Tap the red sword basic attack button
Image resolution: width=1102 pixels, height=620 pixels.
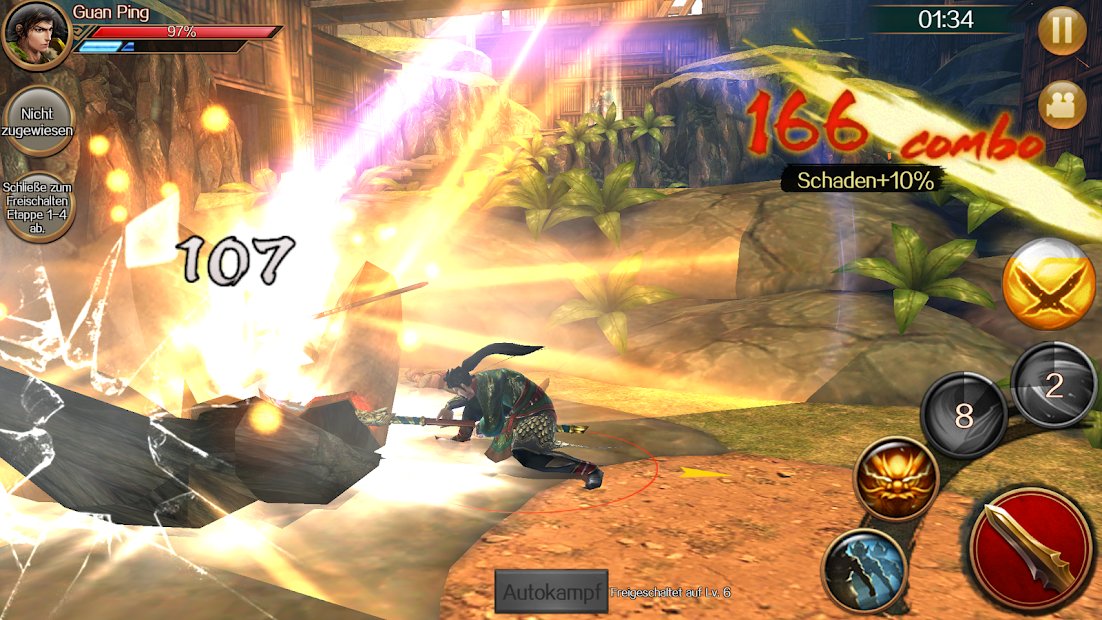coord(1029,549)
